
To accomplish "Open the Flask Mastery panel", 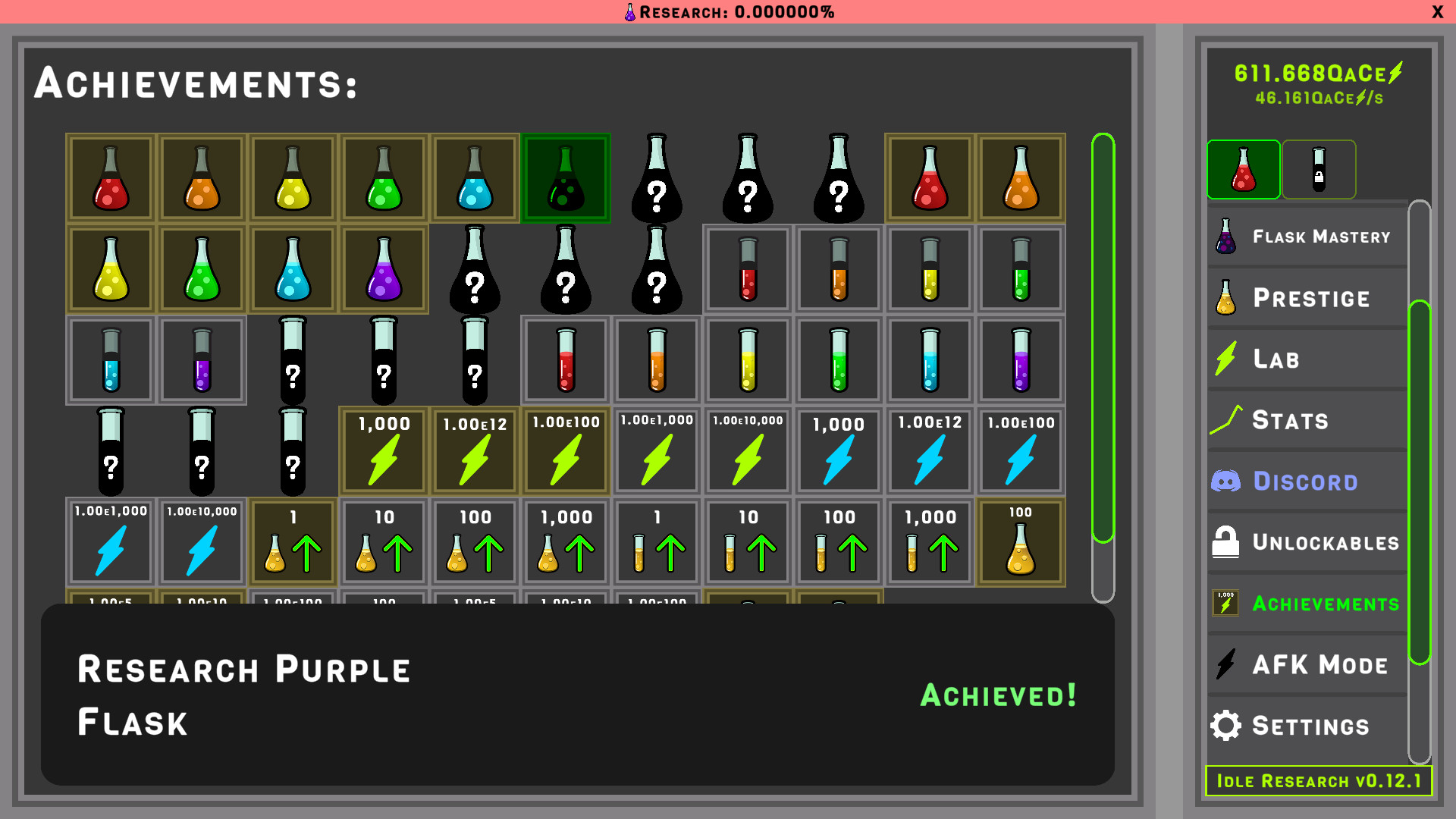I will click(x=1306, y=236).
